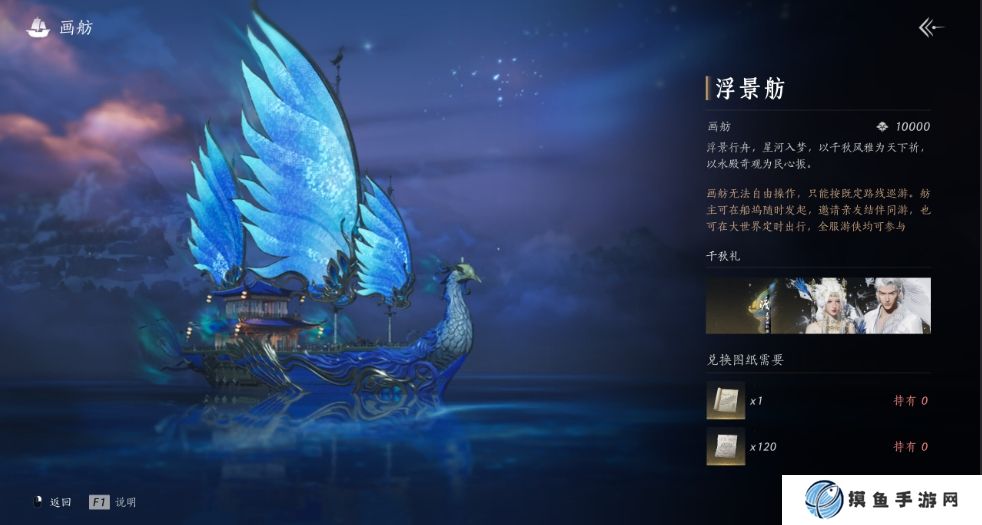Select the x1 blueprint scroll item icon

coord(725,400)
